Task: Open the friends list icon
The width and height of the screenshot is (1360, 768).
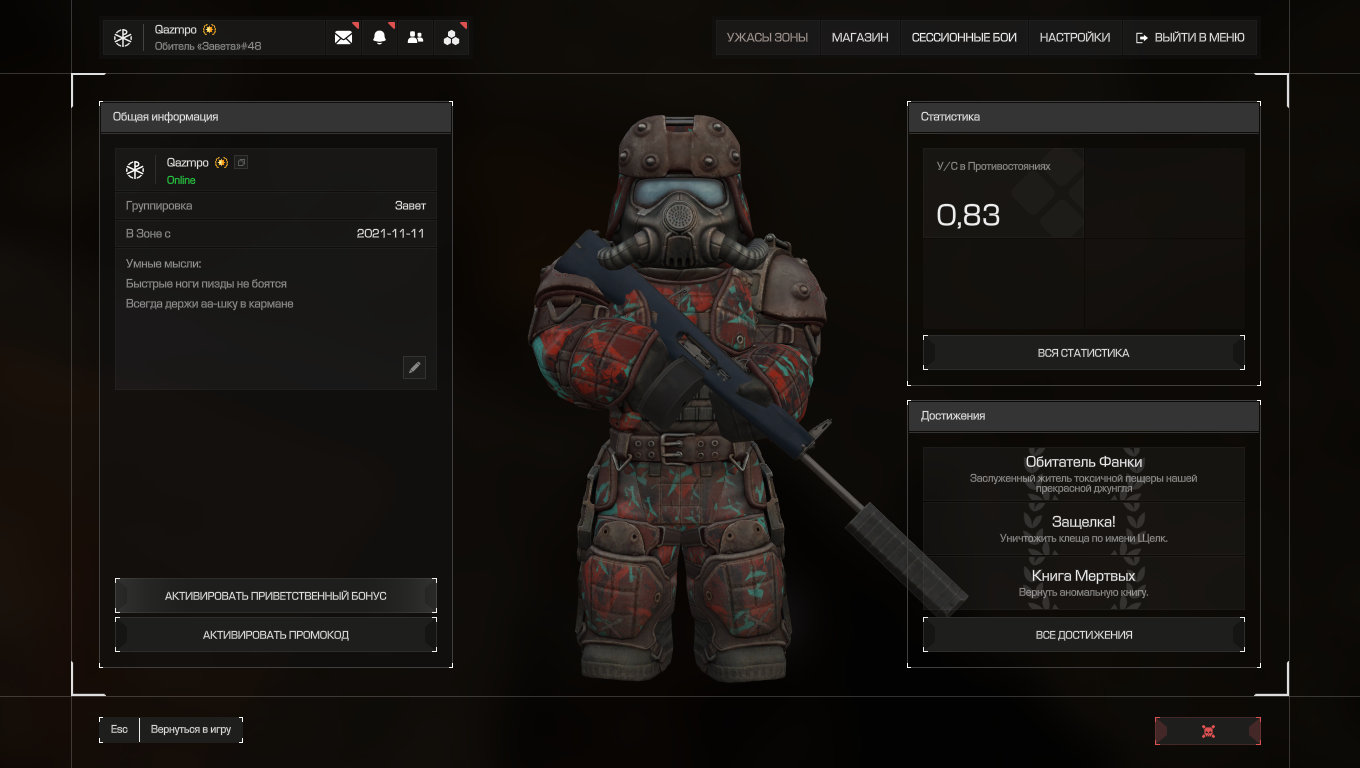Action: pos(416,38)
